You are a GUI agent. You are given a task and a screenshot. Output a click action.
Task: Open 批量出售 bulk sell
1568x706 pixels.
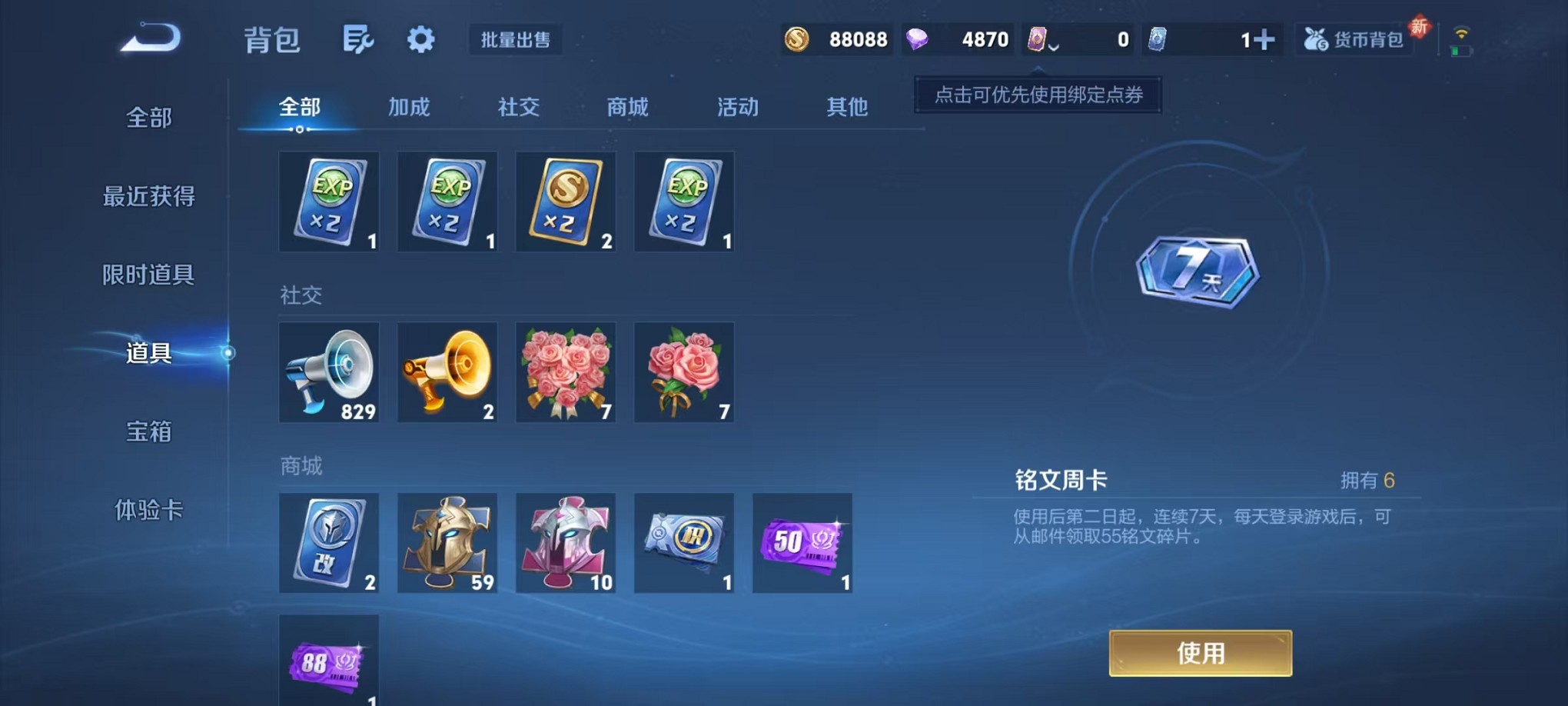(x=517, y=41)
